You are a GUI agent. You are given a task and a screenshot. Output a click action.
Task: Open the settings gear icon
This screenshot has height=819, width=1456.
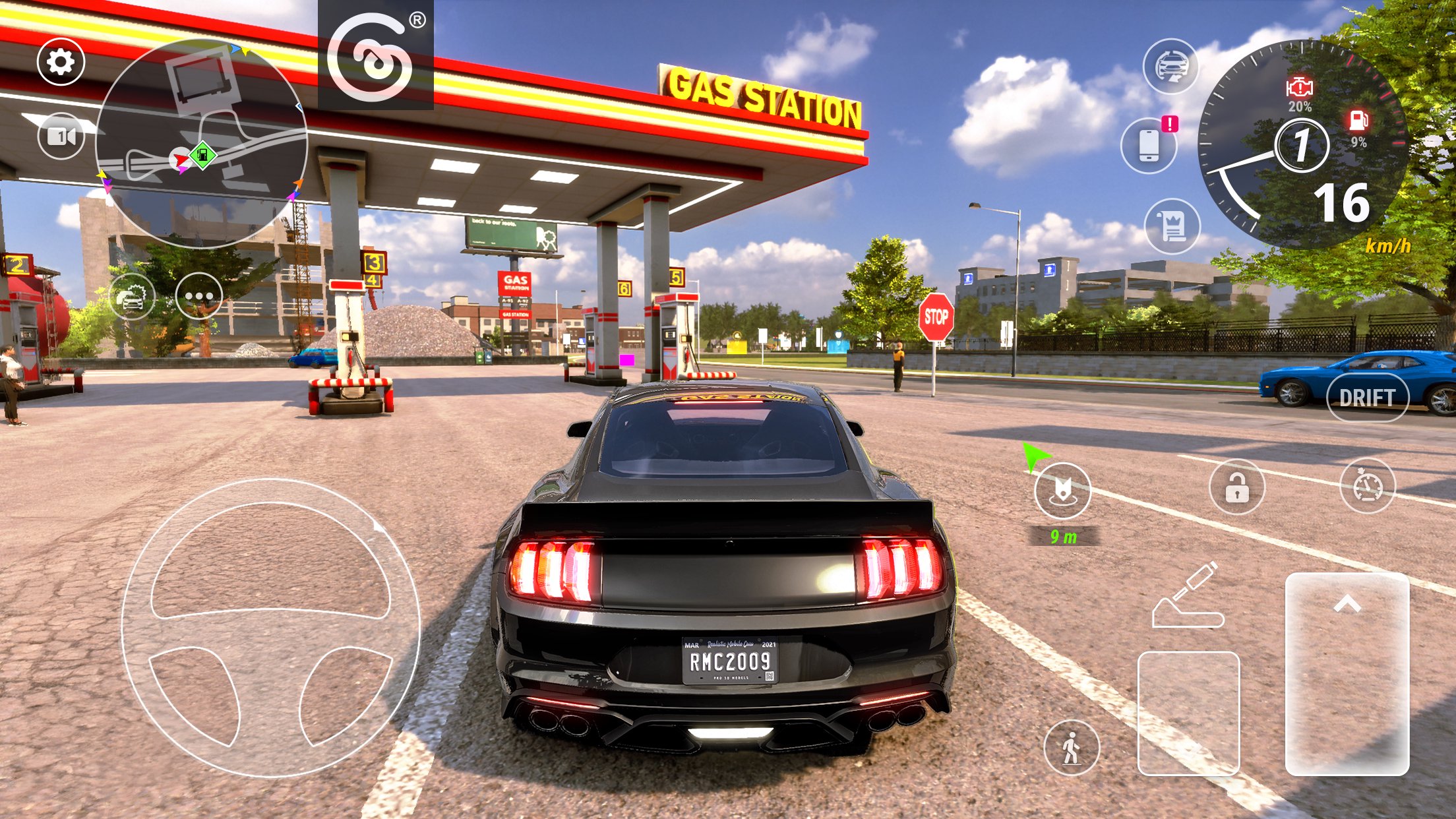click(61, 62)
